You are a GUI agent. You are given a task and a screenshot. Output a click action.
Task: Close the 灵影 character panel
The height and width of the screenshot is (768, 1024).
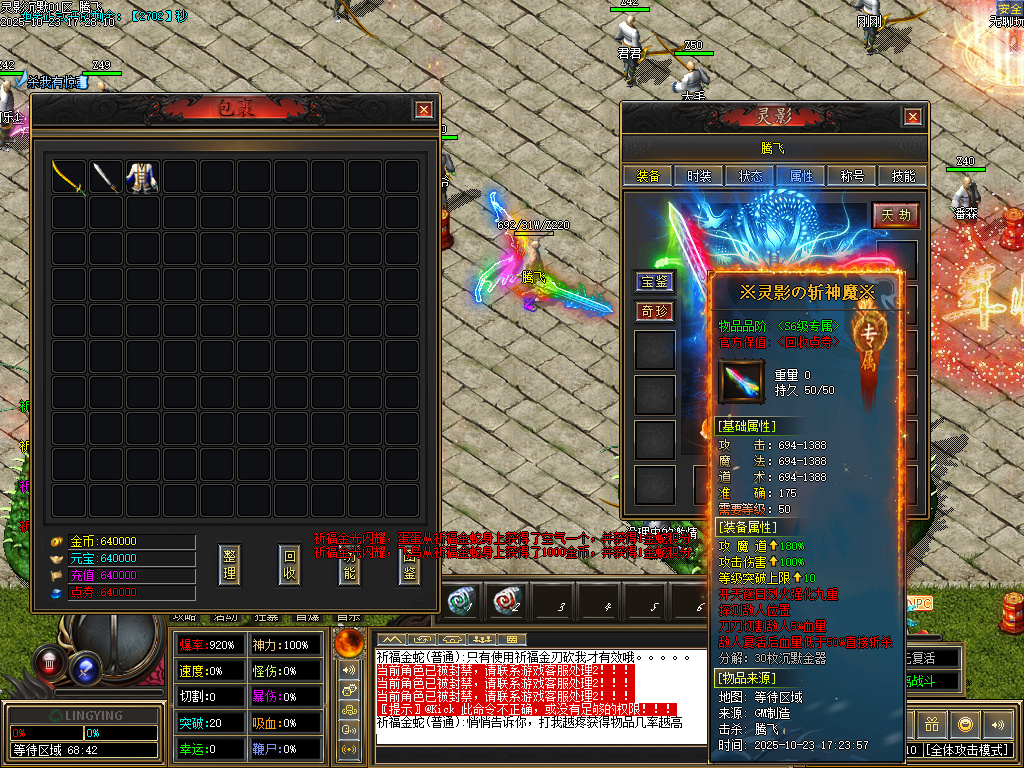pos(912,117)
